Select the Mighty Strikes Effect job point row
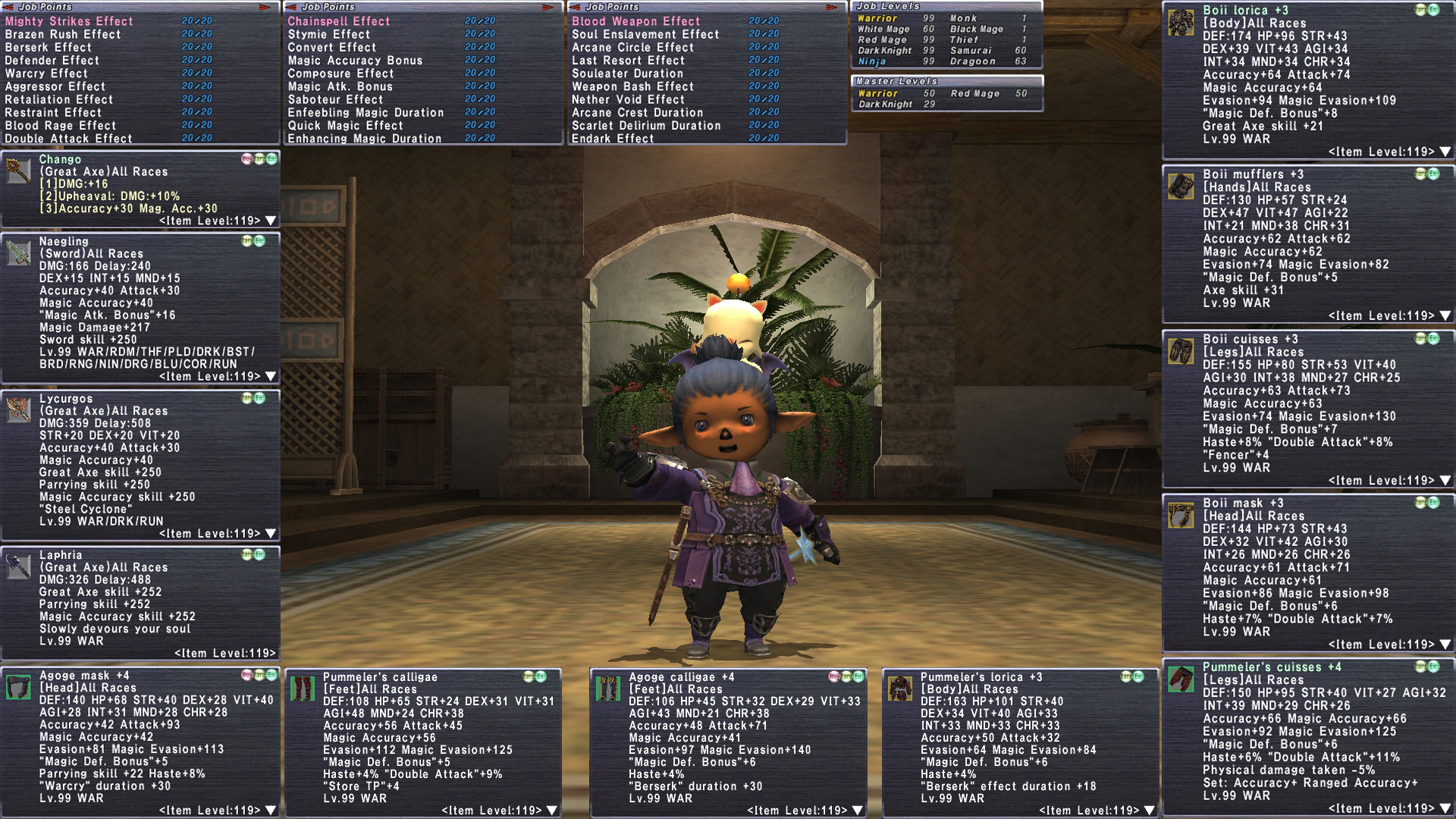This screenshot has width=1456, height=819. point(69,21)
